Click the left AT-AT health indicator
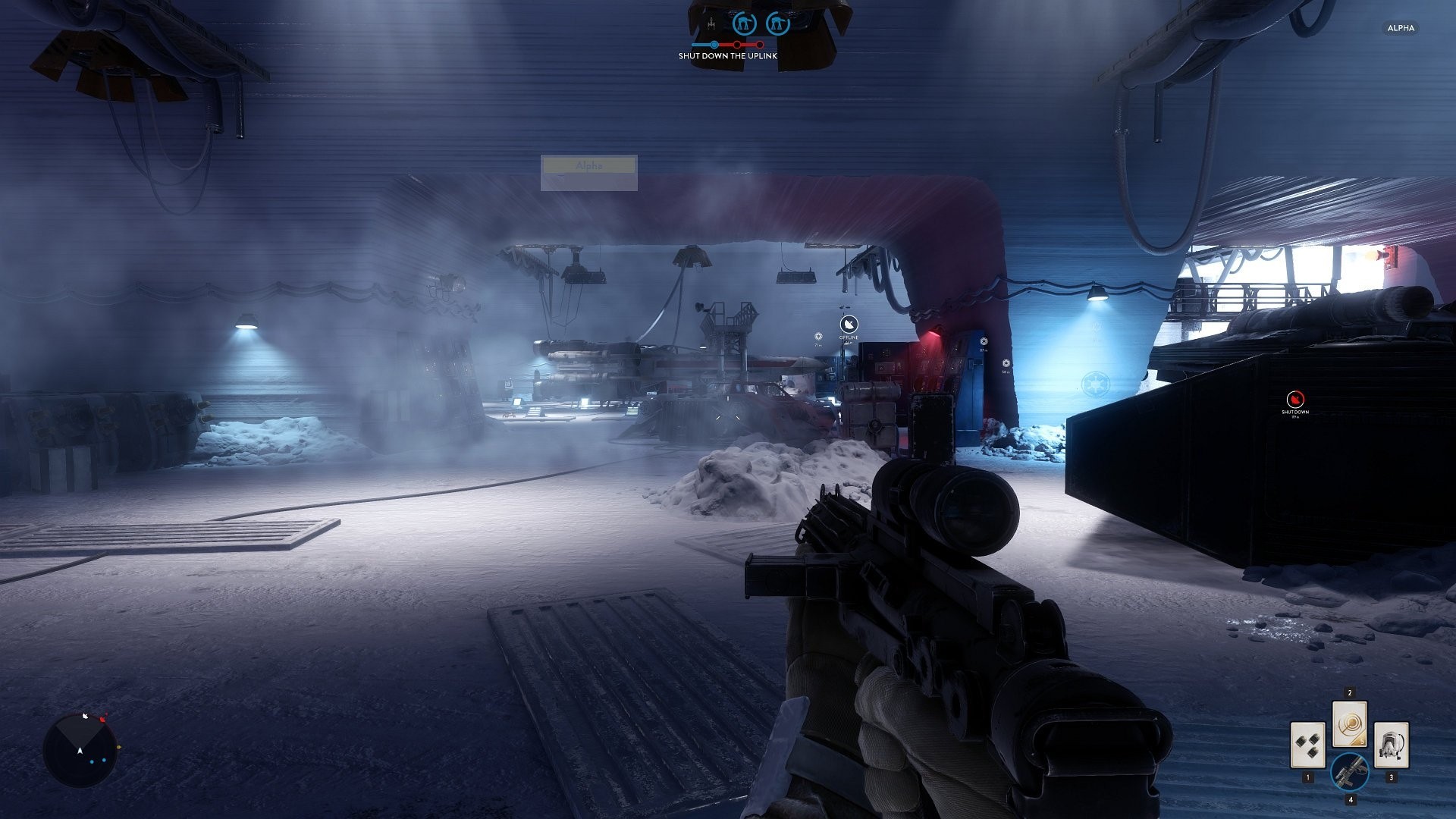Screen dimensions: 1456x819 tap(745, 23)
